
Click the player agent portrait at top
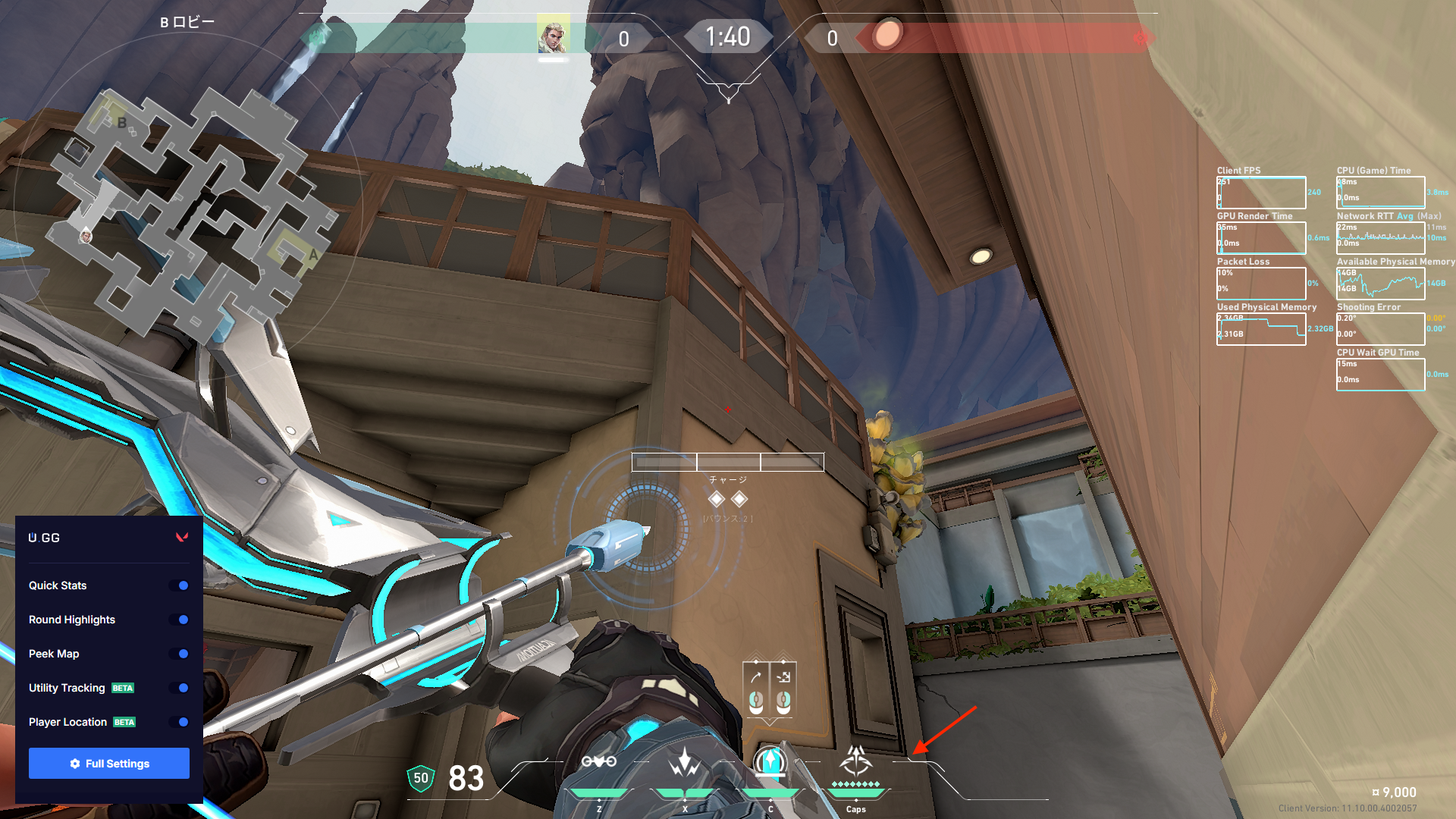point(553,36)
